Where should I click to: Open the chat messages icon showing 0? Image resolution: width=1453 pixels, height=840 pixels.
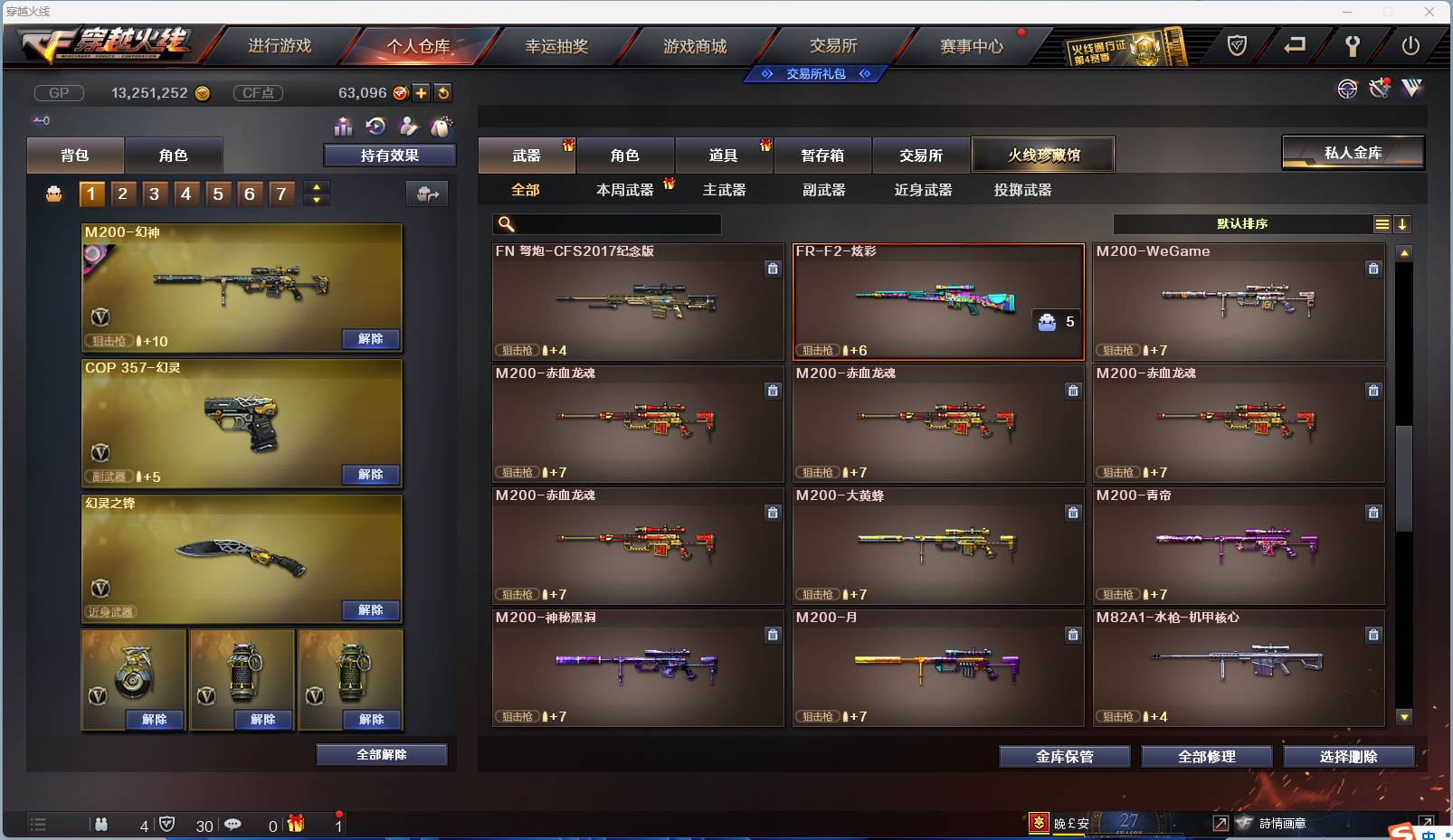[233, 825]
